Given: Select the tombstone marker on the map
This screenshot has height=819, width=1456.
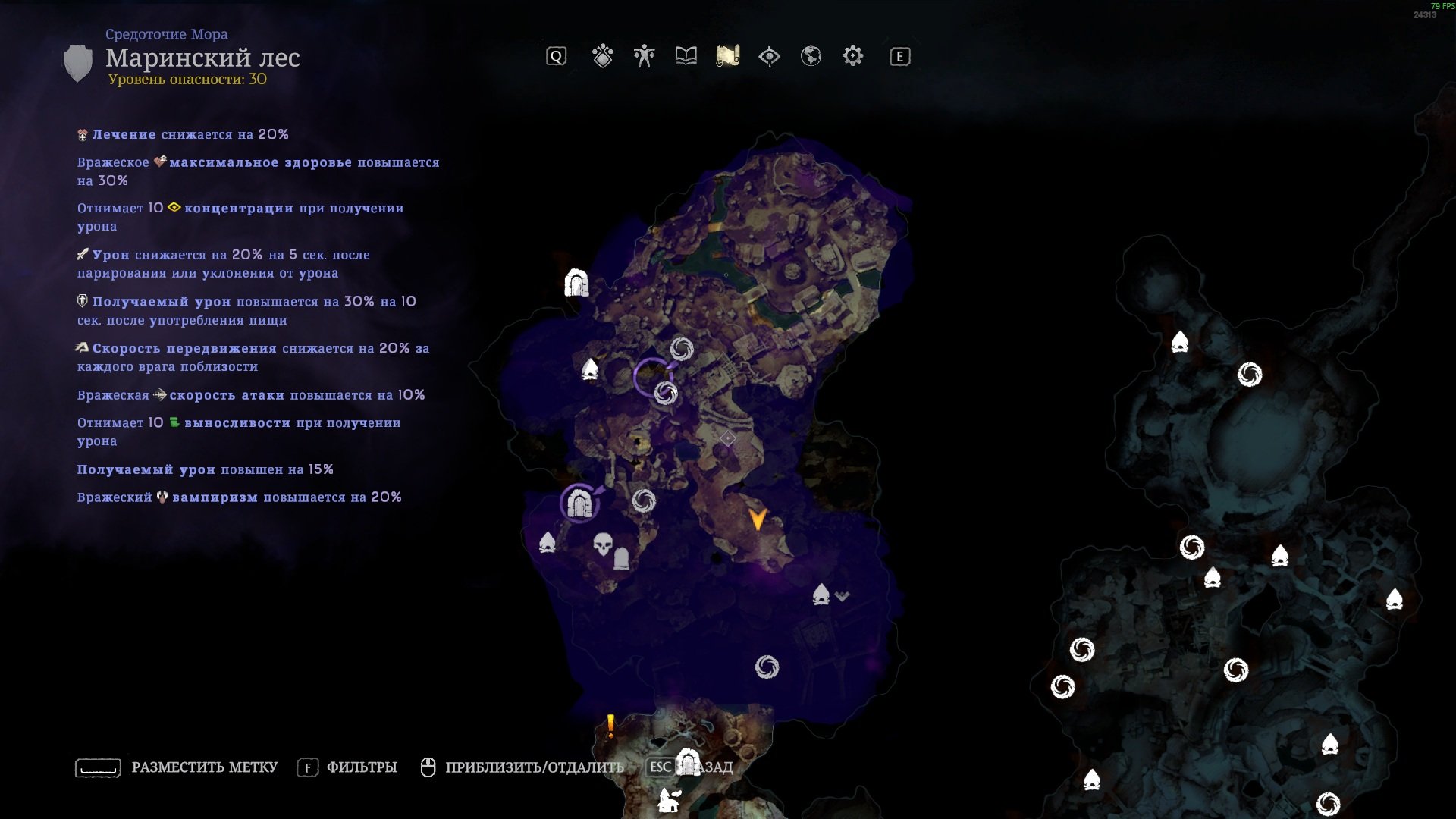Looking at the screenshot, I should [x=621, y=559].
